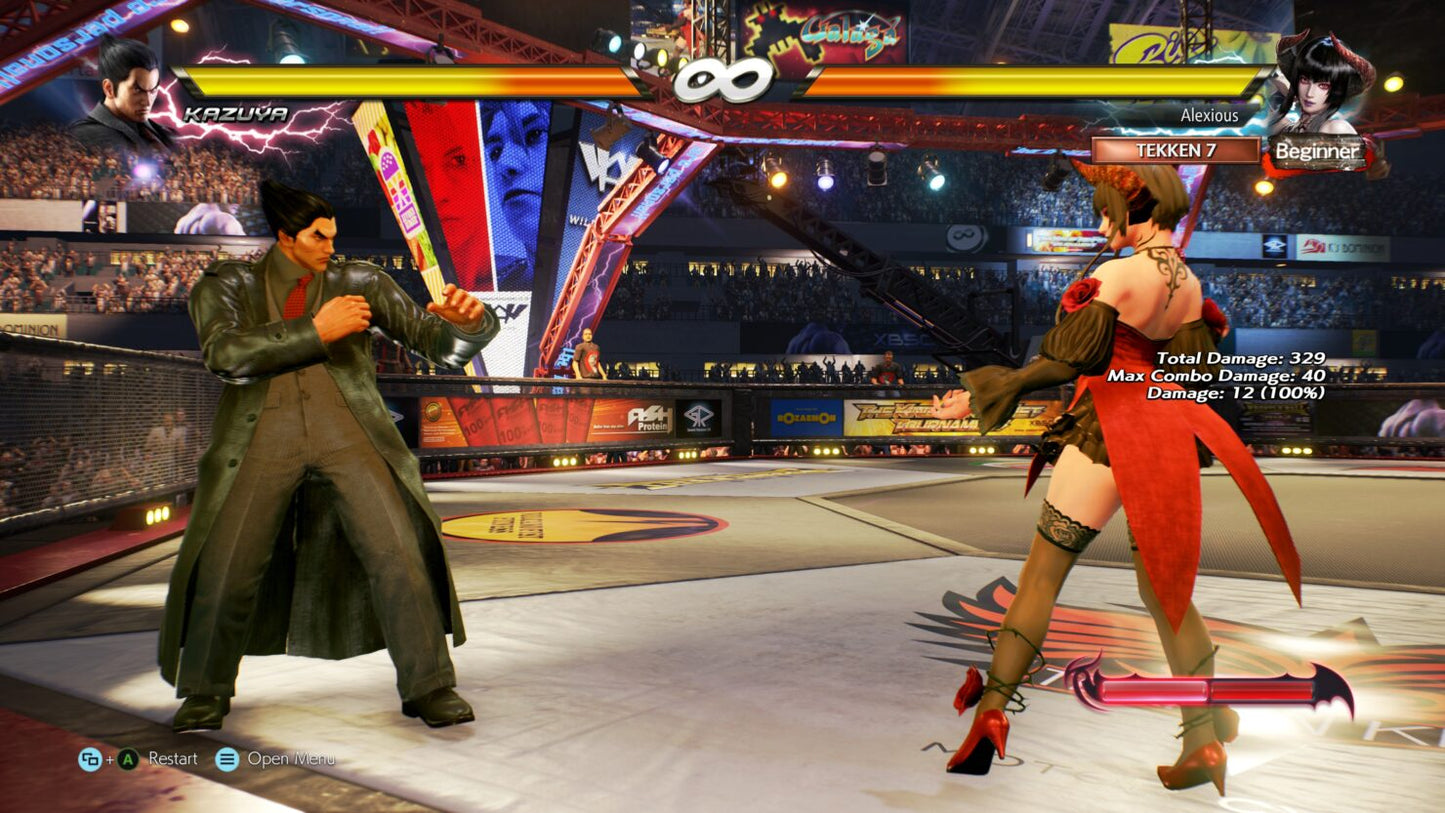Click the KAZUYA name plate
1445x813 pixels.
click(238, 113)
